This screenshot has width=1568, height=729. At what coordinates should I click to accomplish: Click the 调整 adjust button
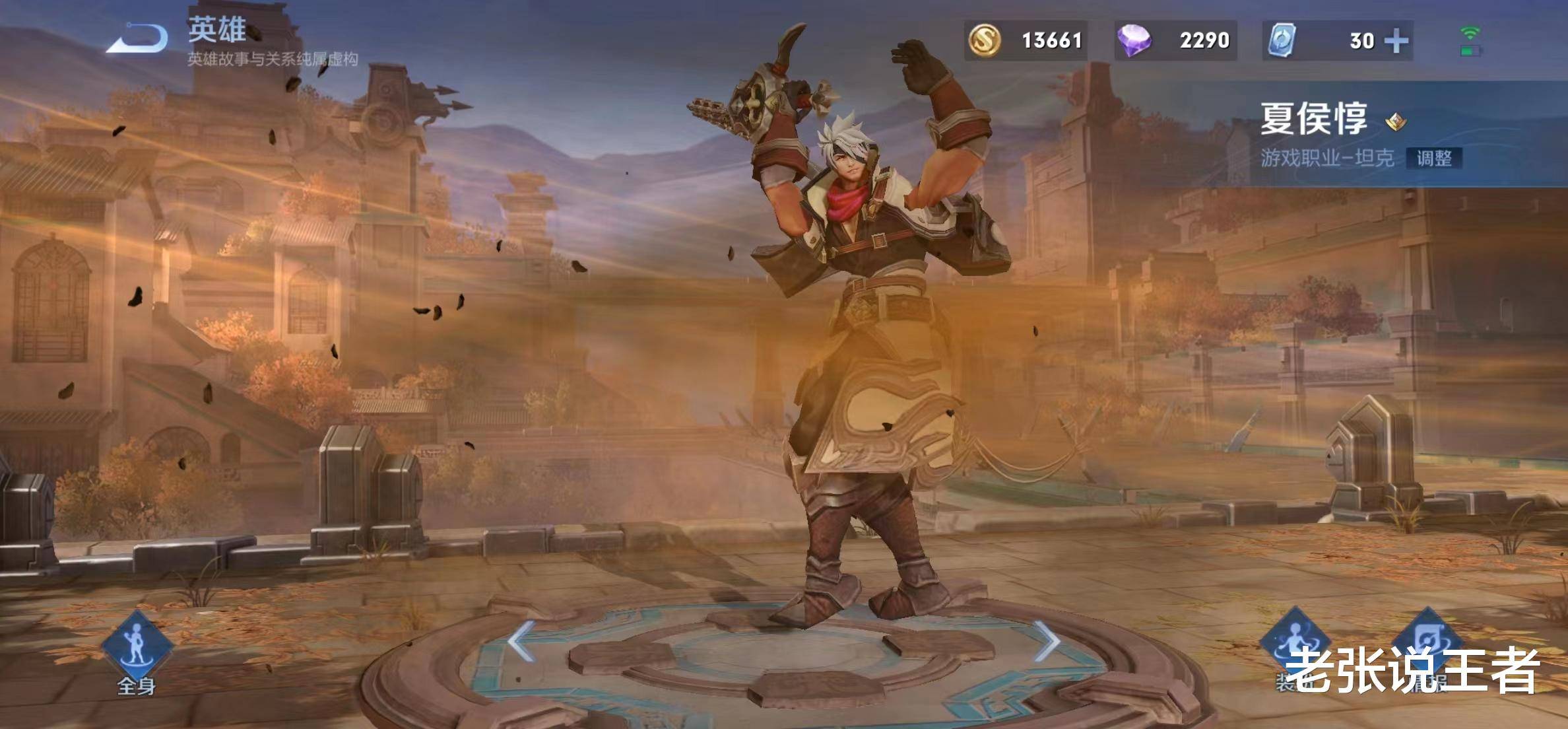coord(1434,158)
